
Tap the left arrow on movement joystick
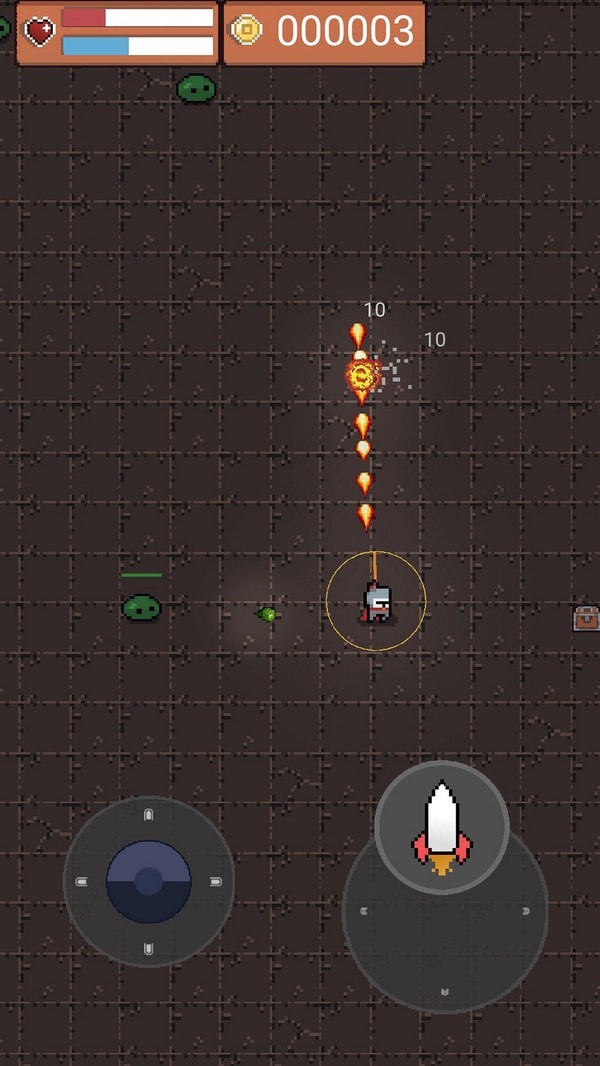click(x=82, y=881)
